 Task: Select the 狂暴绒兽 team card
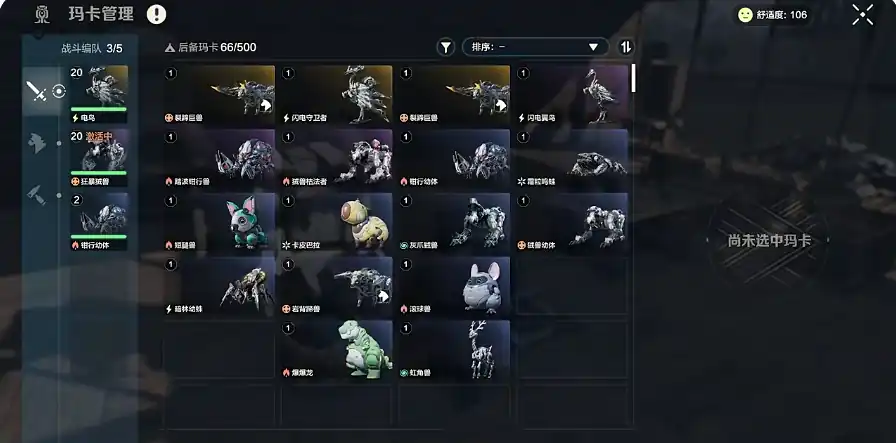tap(98, 157)
